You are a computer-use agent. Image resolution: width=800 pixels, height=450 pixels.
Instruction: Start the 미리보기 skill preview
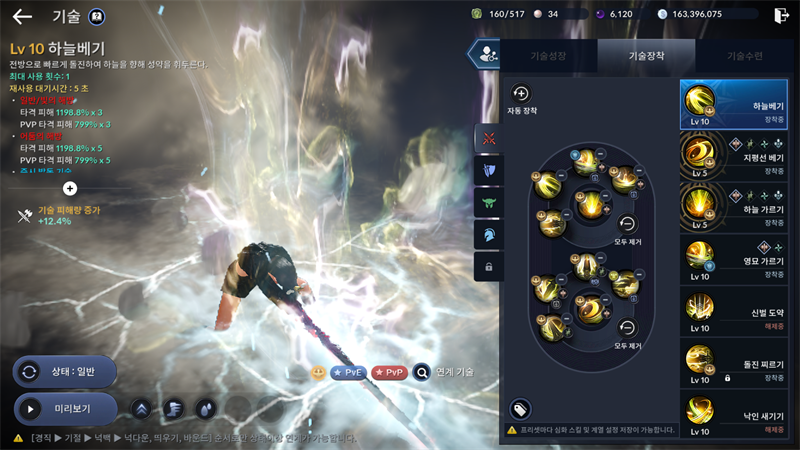click(x=65, y=408)
